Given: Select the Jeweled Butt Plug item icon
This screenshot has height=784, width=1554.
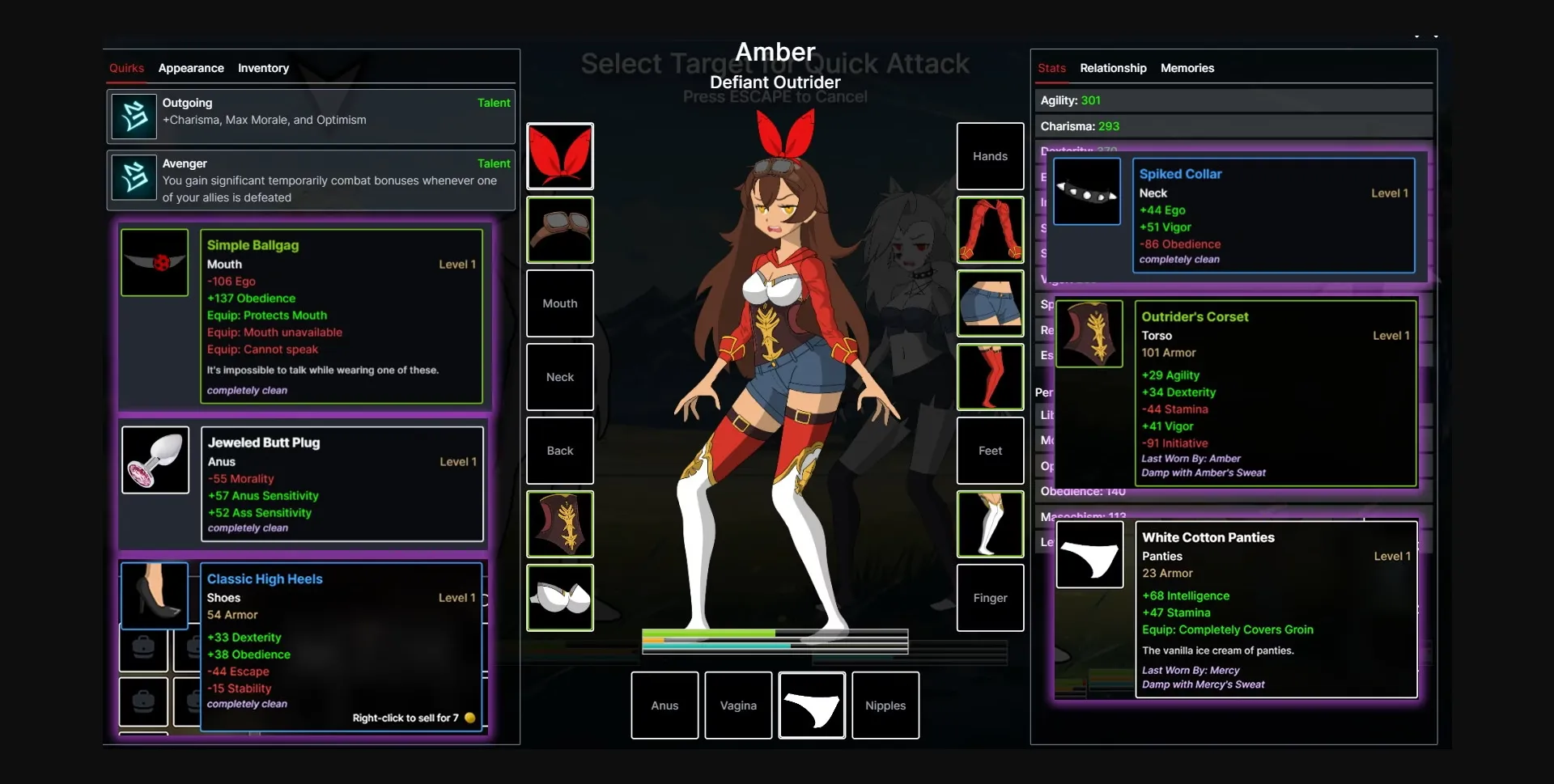Looking at the screenshot, I should pos(154,460).
